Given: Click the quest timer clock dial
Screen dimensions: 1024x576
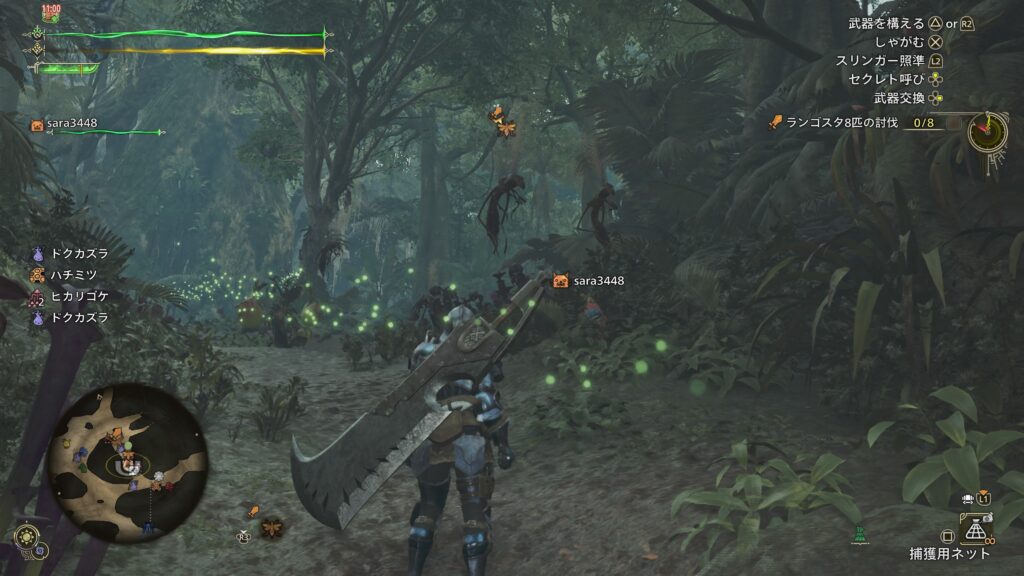Looking at the screenshot, I should point(987,130).
